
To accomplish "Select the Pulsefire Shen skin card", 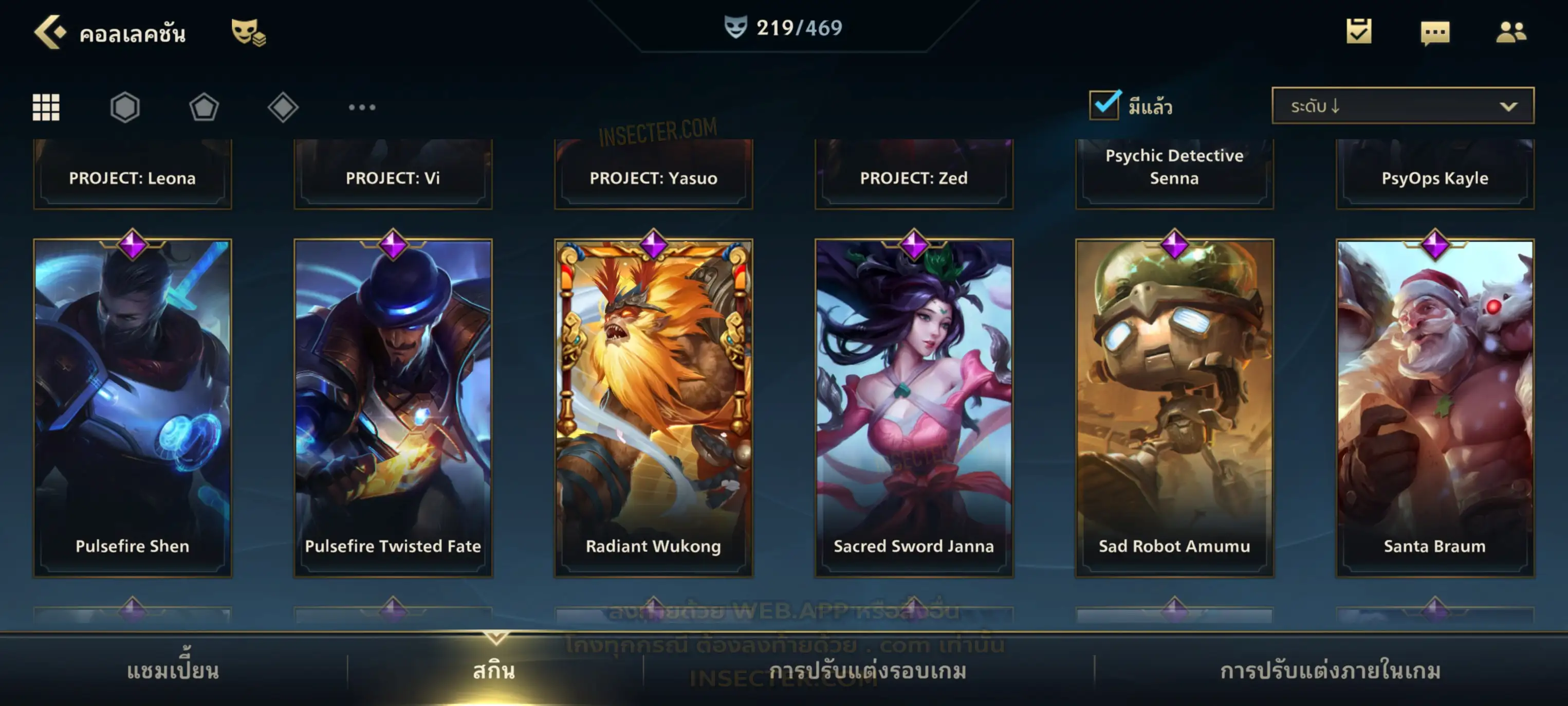I will 132,407.
